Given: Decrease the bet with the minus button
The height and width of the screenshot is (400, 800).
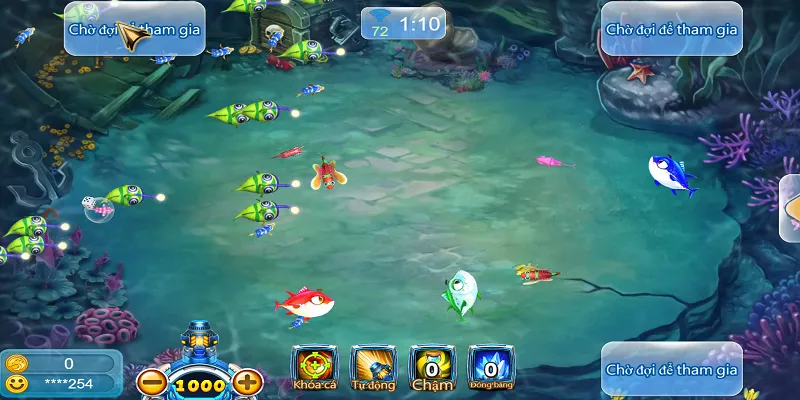Looking at the screenshot, I should (x=152, y=381).
